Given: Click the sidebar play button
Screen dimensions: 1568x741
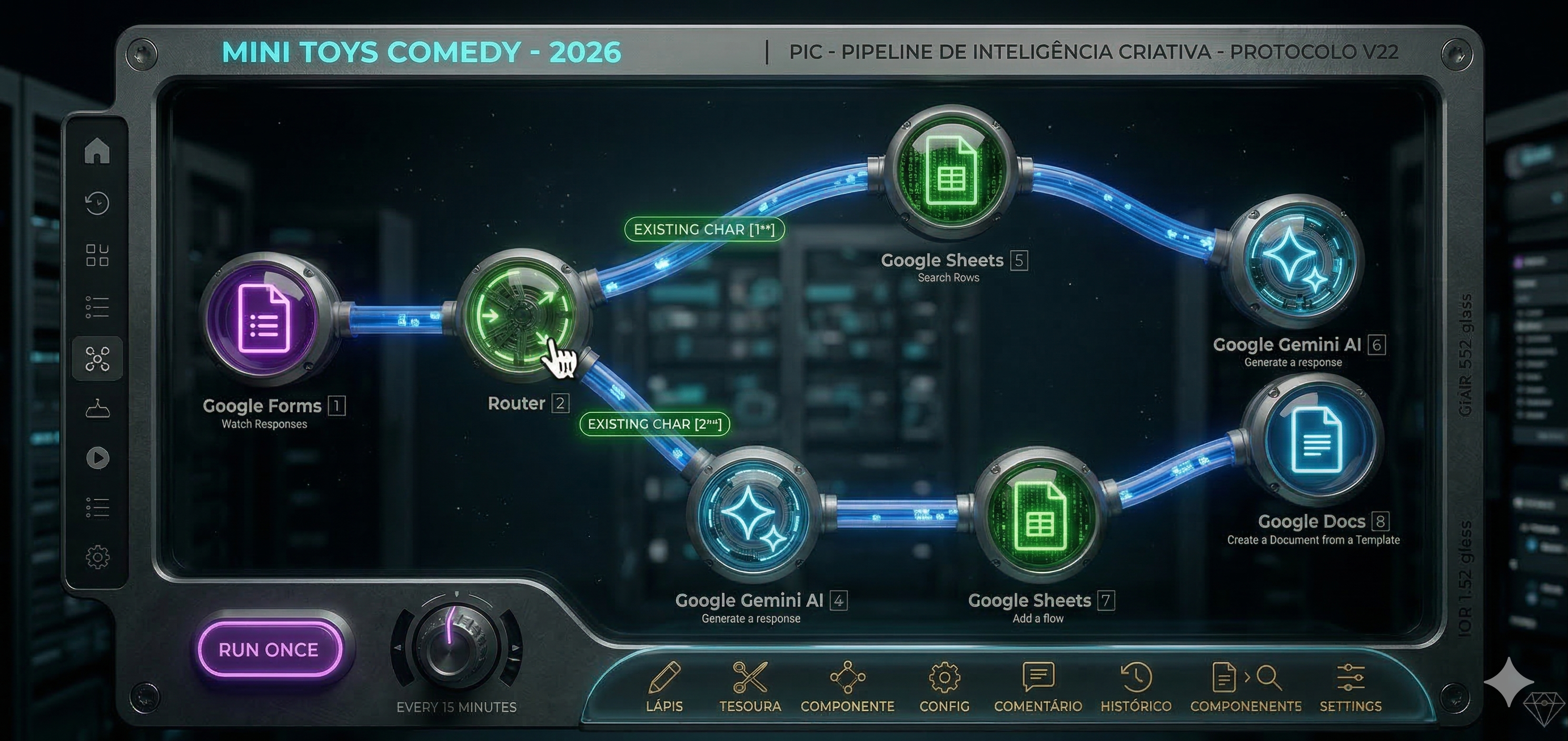Looking at the screenshot, I should pyautogui.click(x=97, y=457).
